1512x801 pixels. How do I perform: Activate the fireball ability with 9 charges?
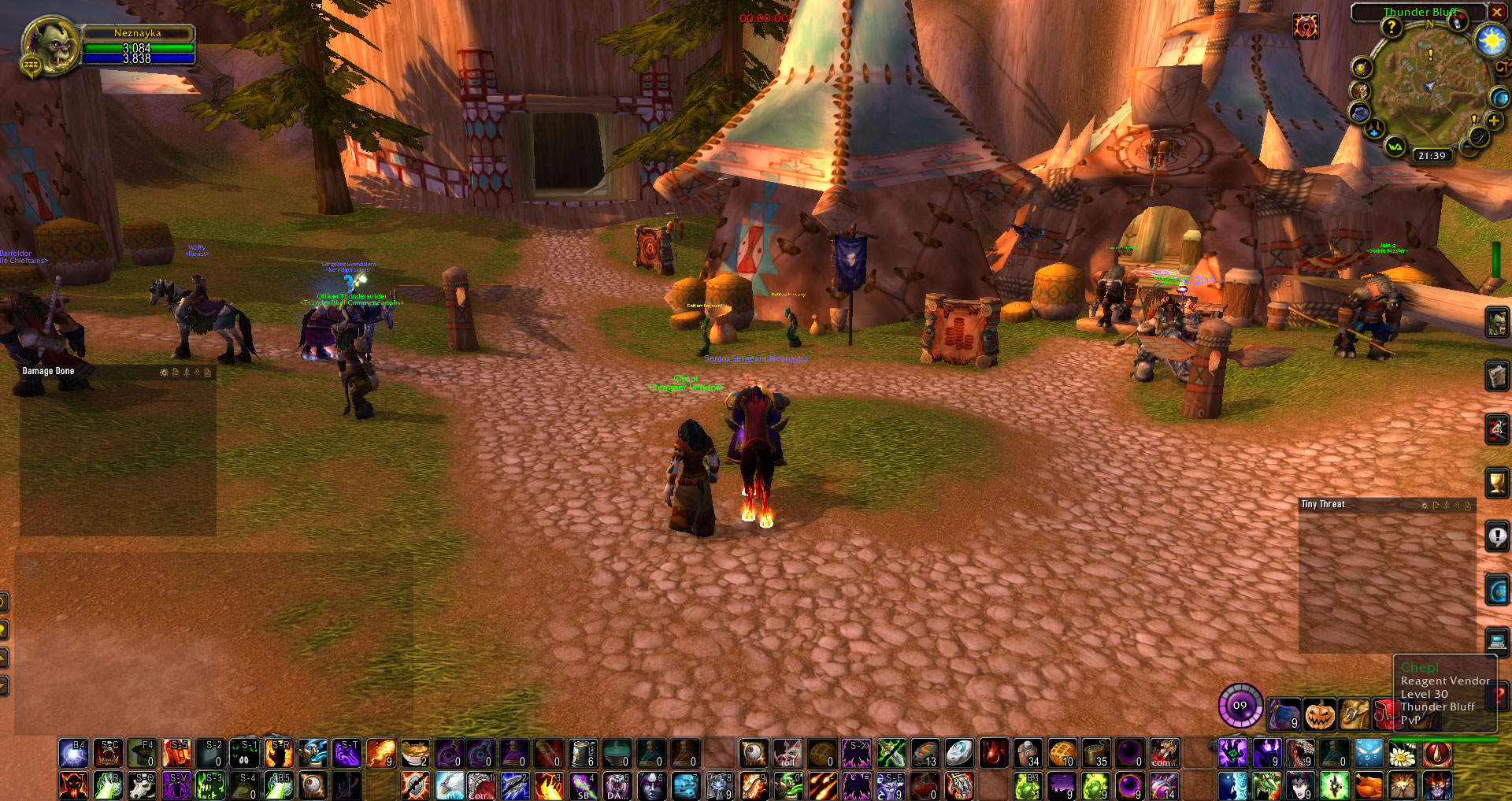[x=380, y=753]
